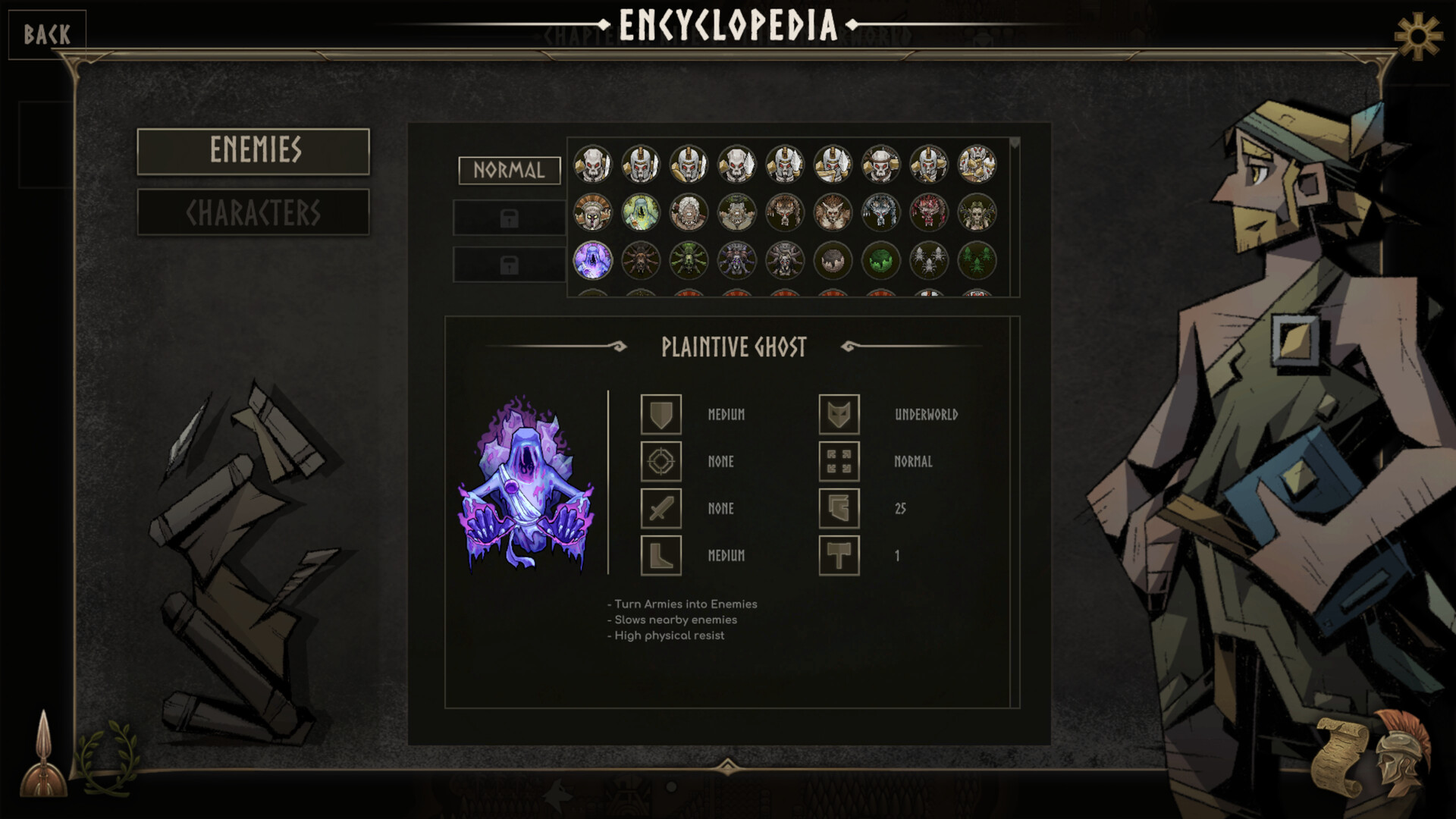Click the shield armor icon showing Medium
Image resolution: width=1456 pixels, height=819 pixels.
pyautogui.click(x=661, y=415)
